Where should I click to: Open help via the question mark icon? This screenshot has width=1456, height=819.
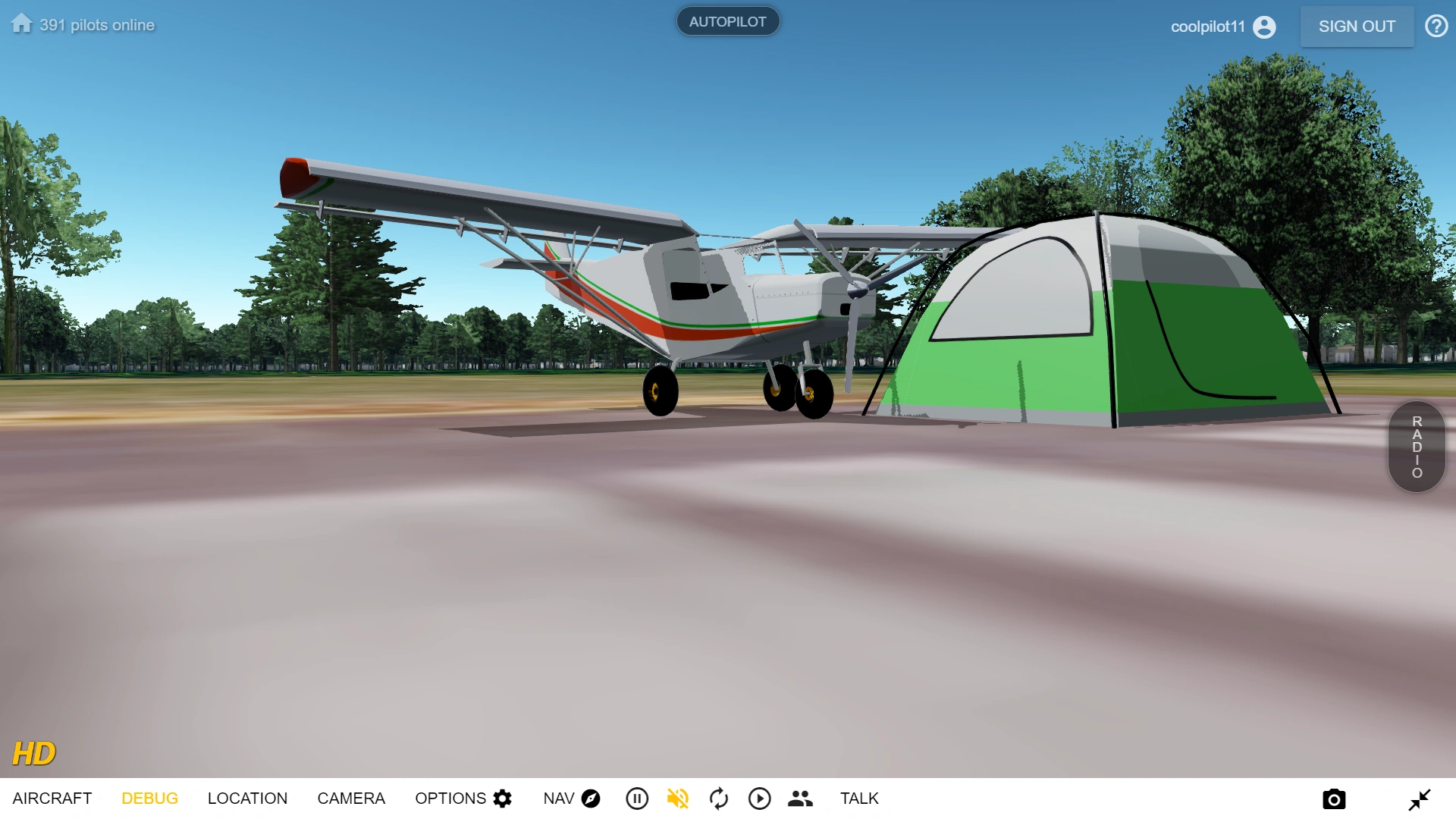pyautogui.click(x=1436, y=26)
